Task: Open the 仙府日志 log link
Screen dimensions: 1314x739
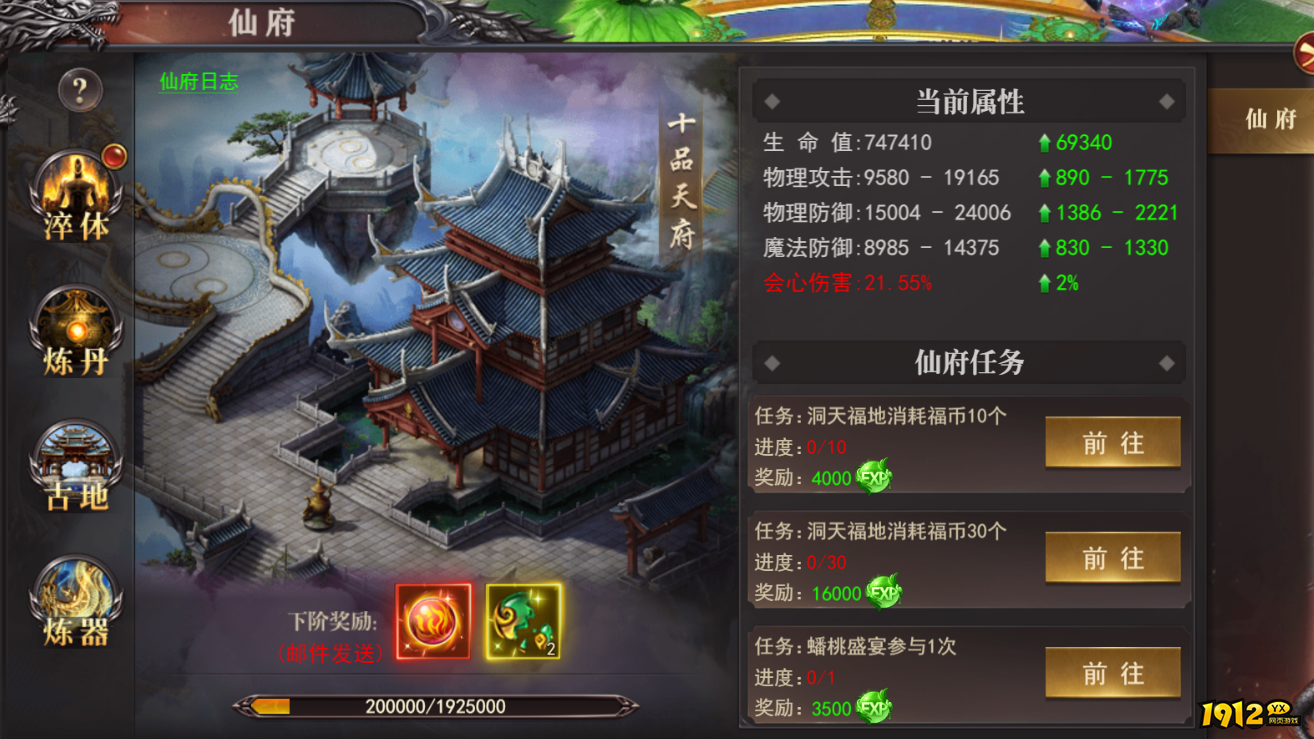Action: pos(197,84)
